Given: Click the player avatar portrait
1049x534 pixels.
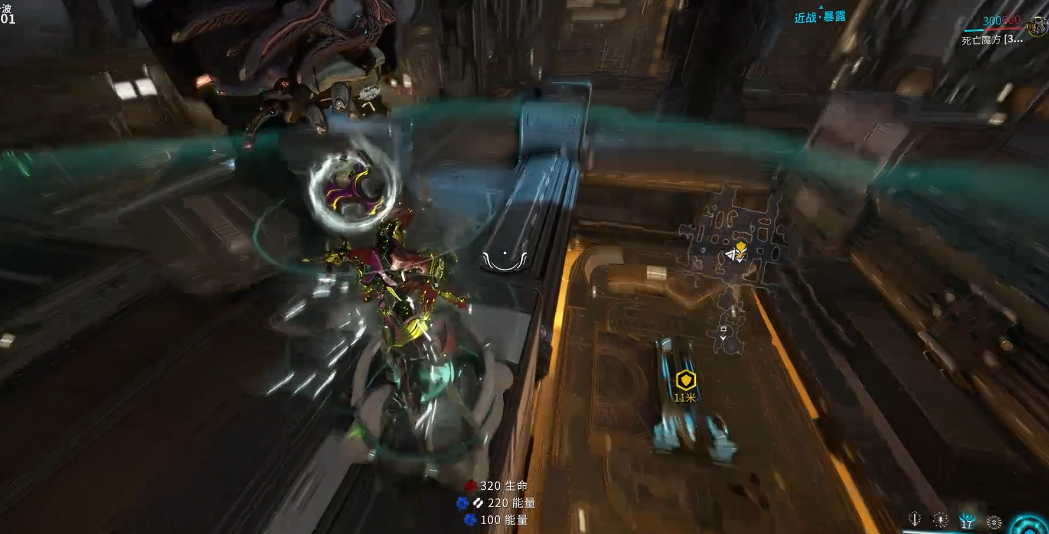Looking at the screenshot, I should [x=1036, y=27].
